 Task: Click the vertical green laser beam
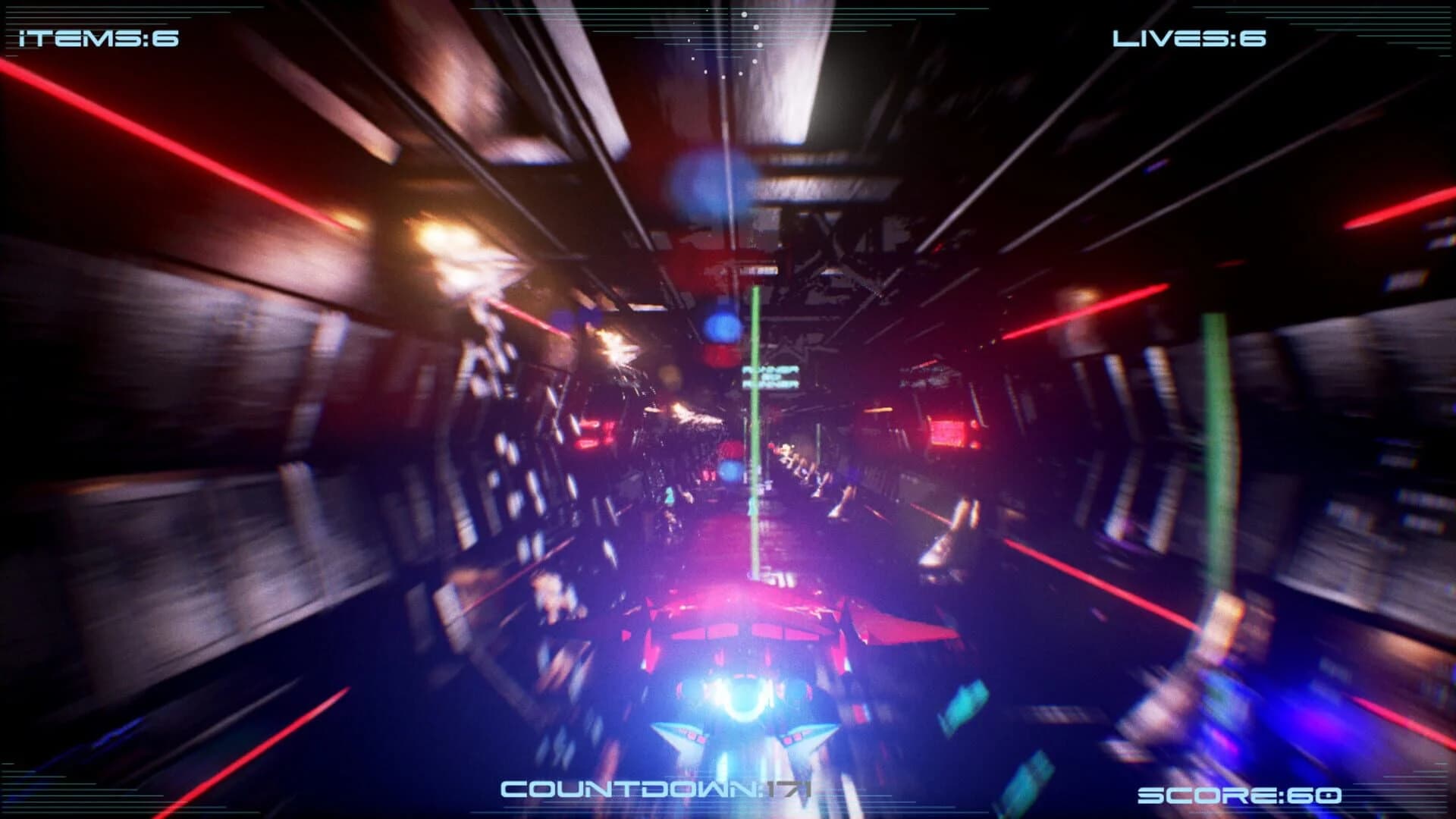click(755, 425)
